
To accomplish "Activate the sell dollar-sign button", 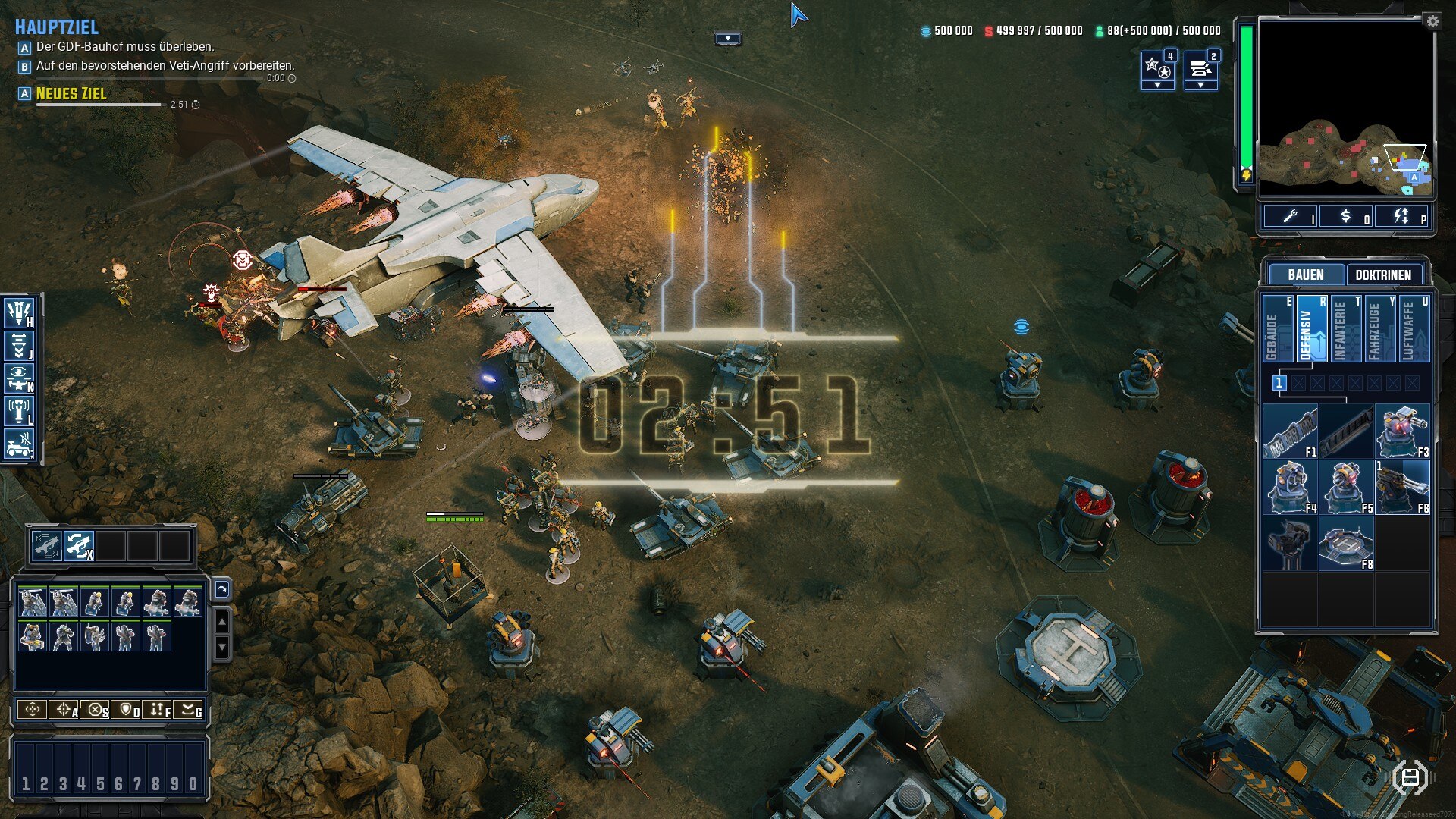I will click(x=1346, y=216).
